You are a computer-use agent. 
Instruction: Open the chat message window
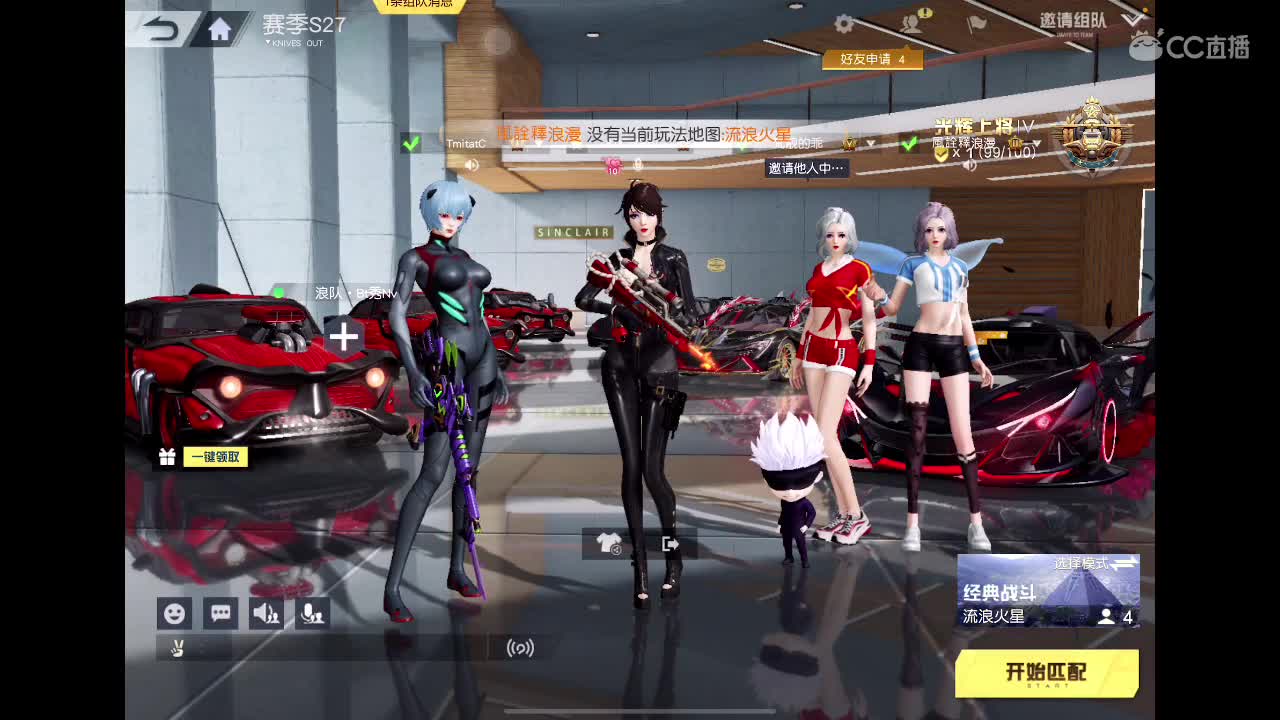coord(220,613)
